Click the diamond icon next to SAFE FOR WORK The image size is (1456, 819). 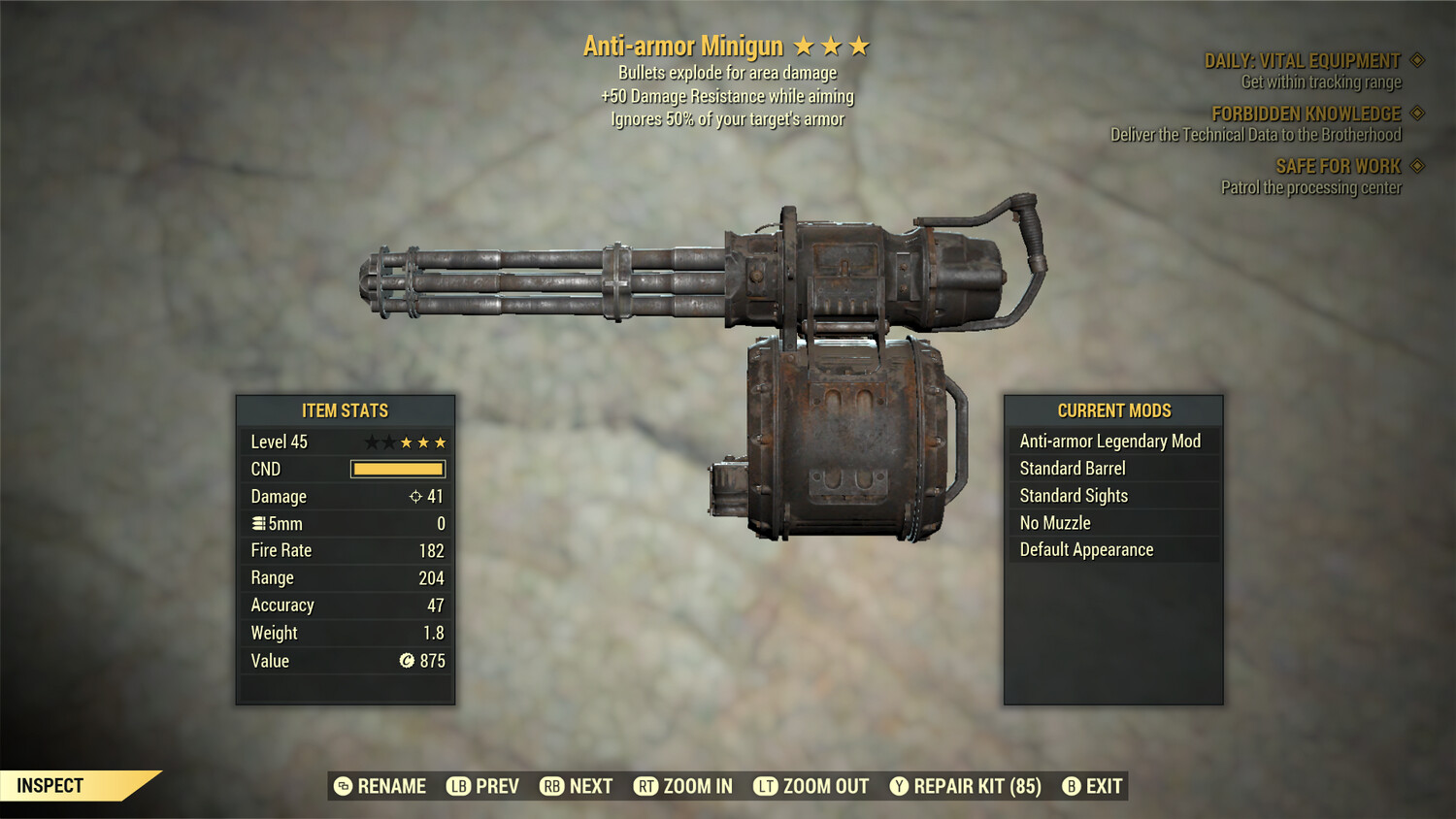pyautogui.click(x=1415, y=166)
